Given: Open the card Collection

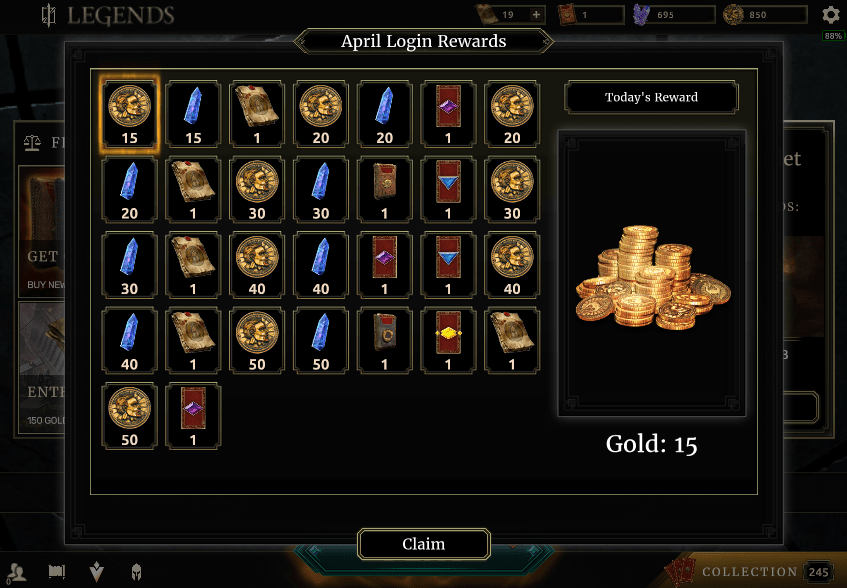Looking at the screenshot, I should [x=750, y=572].
